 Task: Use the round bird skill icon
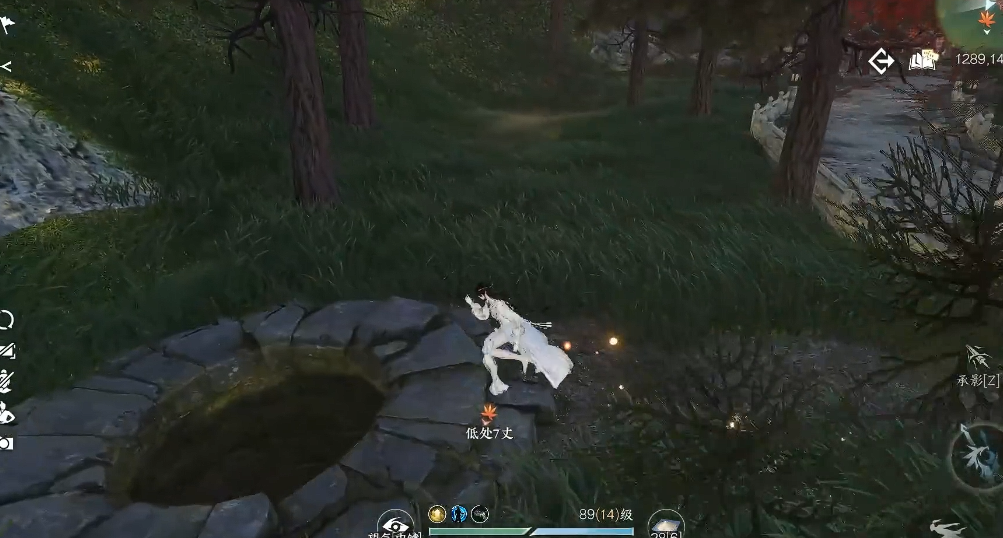click(x=976, y=455)
